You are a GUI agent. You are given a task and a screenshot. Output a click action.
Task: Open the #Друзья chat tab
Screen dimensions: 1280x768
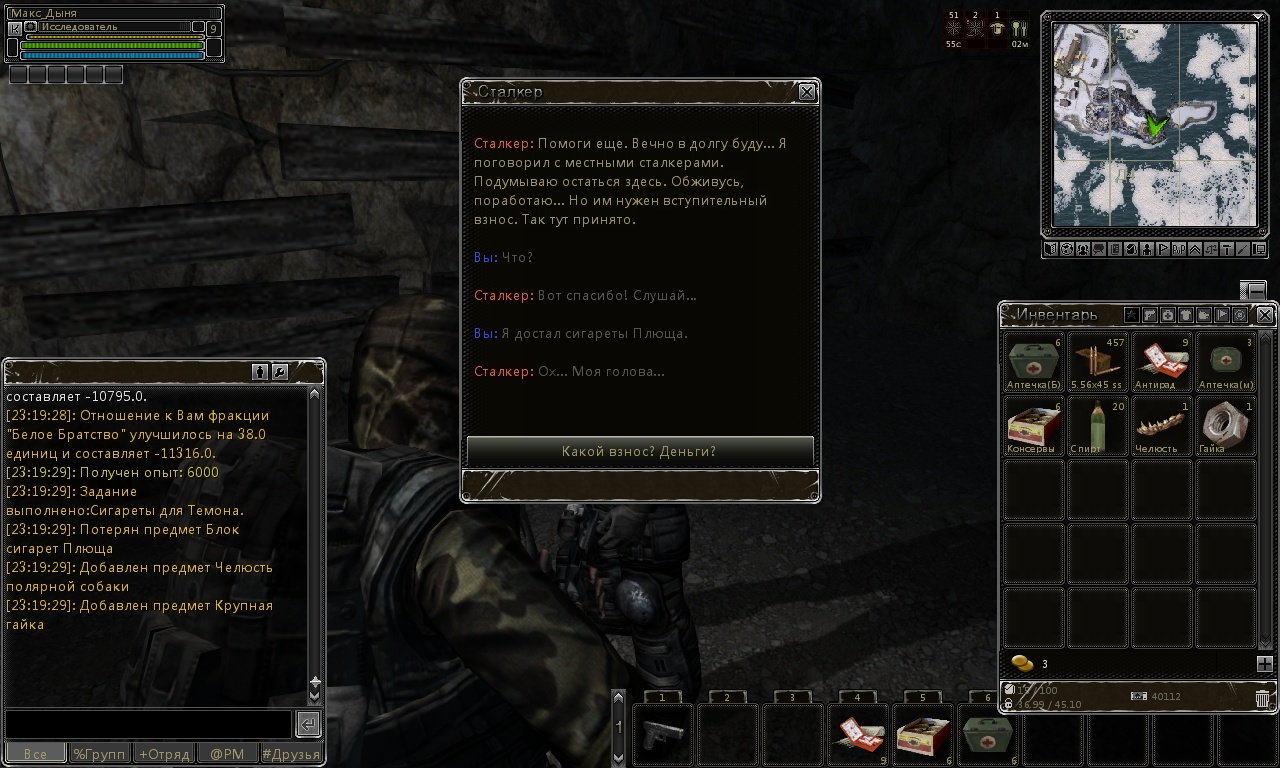pyautogui.click(x=291, y=754)
